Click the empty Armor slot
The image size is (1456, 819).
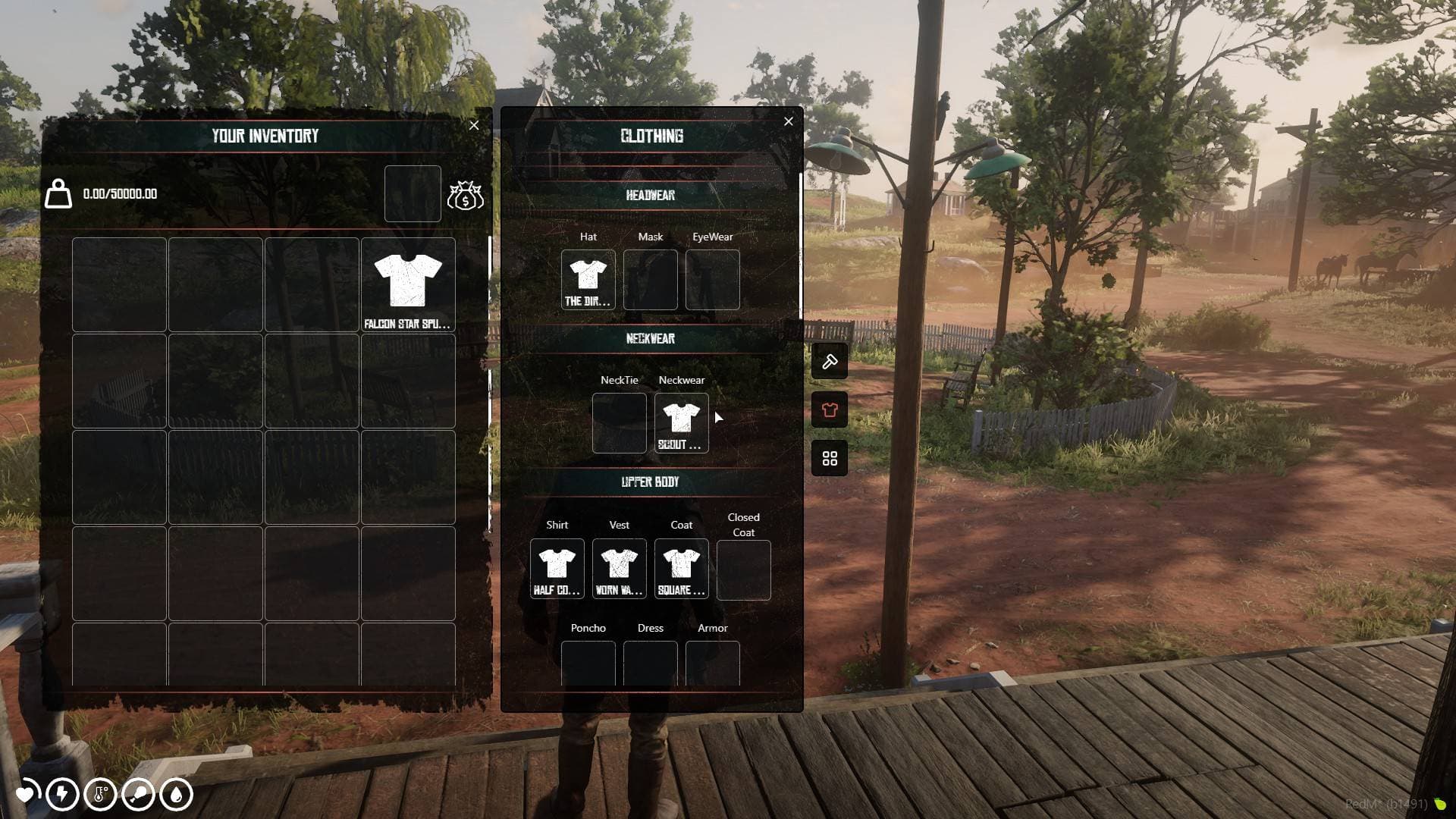click(x=713, y=664)
